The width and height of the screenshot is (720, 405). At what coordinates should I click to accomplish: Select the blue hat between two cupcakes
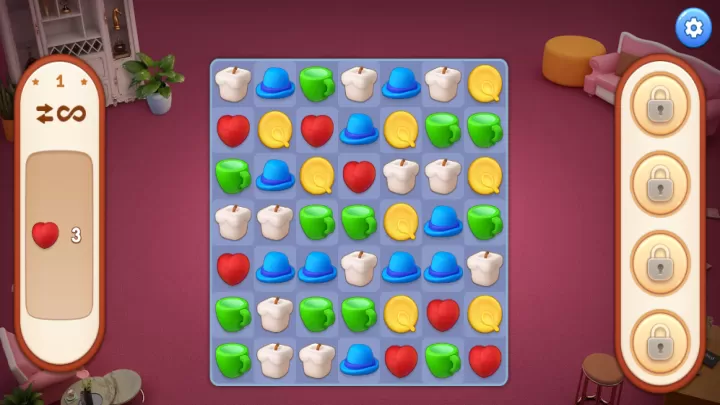pos(401,82)
